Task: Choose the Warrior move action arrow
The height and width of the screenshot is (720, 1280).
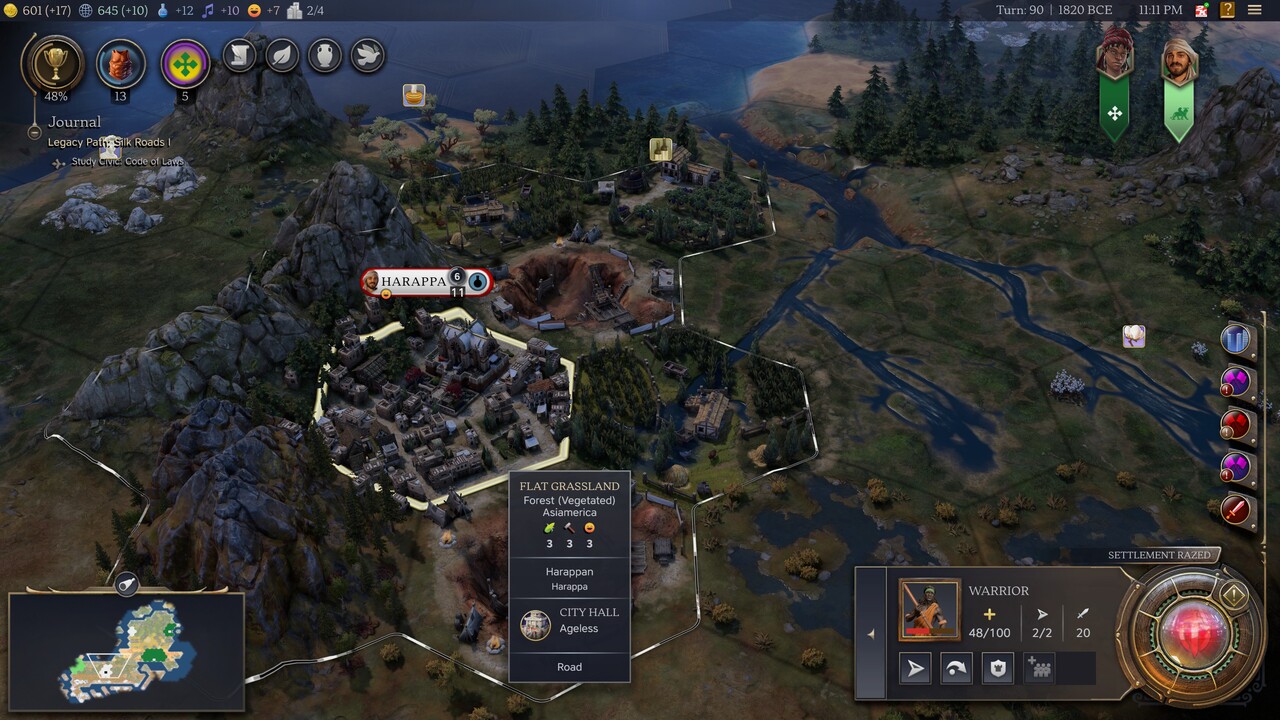Action: (916, 669)
